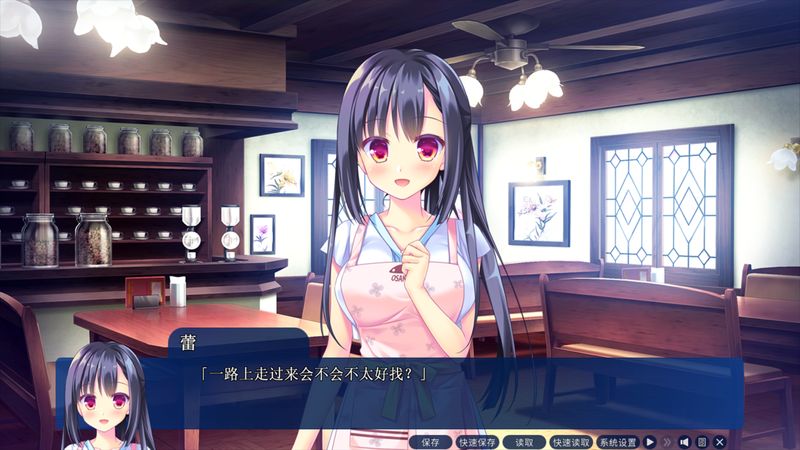Start auto-play with the play arrow

click(x=649, y=442)
